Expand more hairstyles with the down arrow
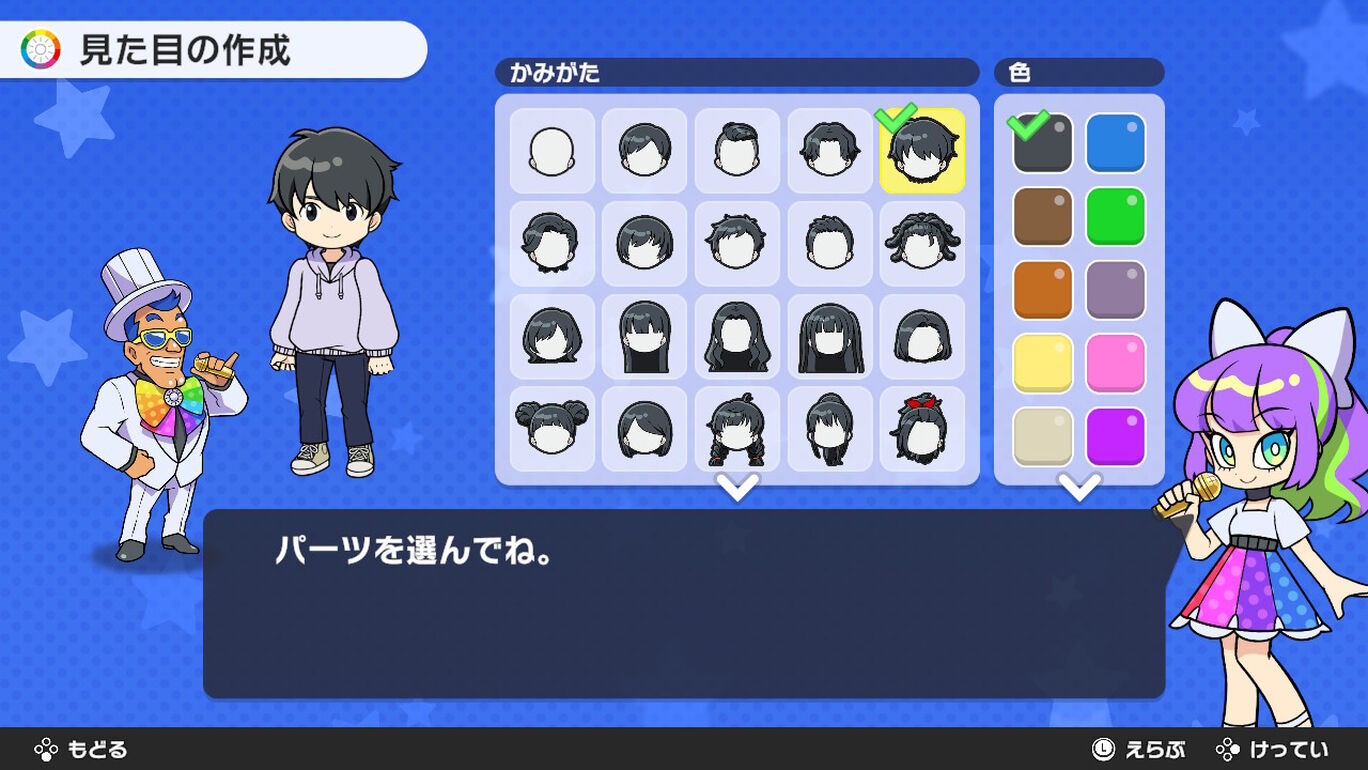The height and width of the screenshot is (770, 1368). (x=737, y=490)
